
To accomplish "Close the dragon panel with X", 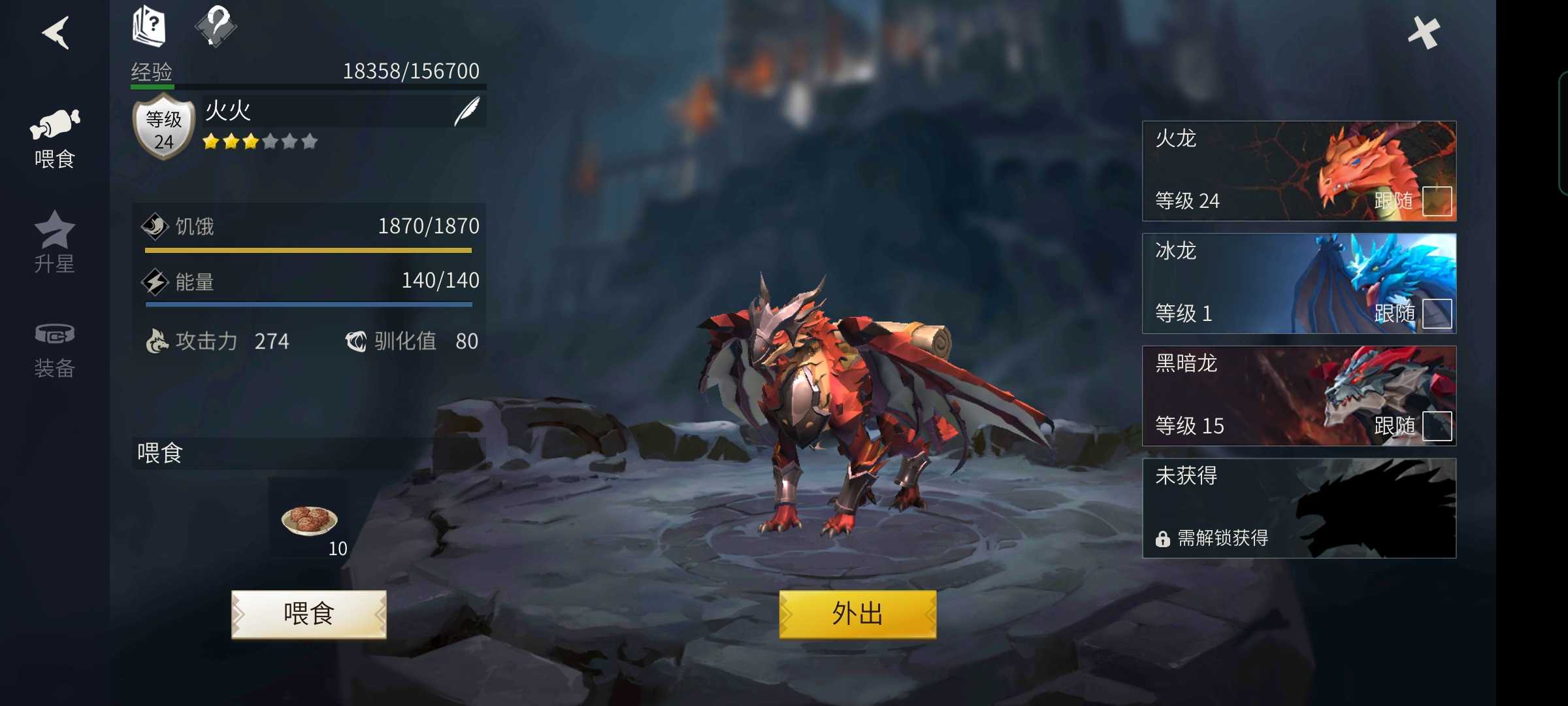I will pyautogui.click(x=1424, y=33).
